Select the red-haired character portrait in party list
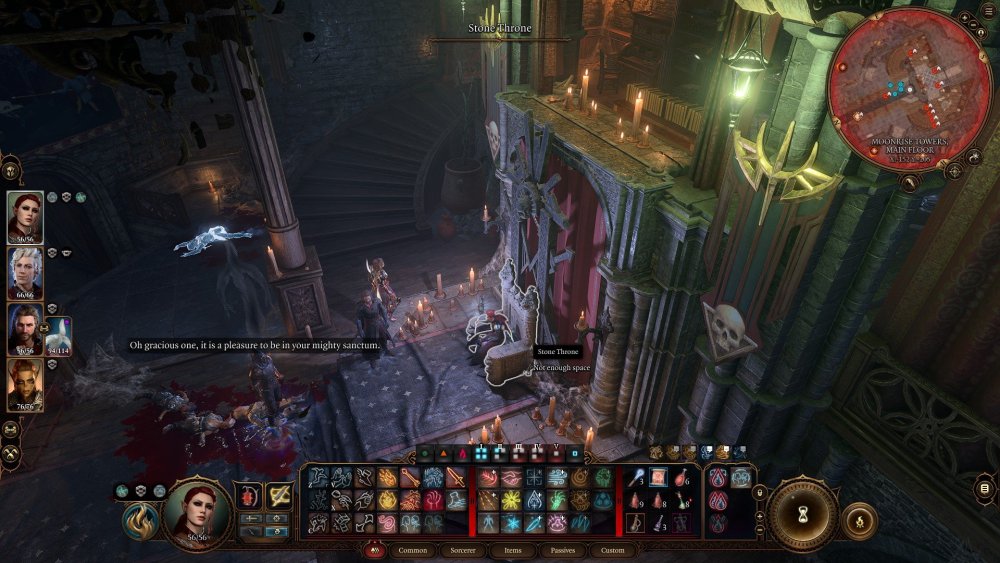This screenshot has width=1000, height=563. 25,217
